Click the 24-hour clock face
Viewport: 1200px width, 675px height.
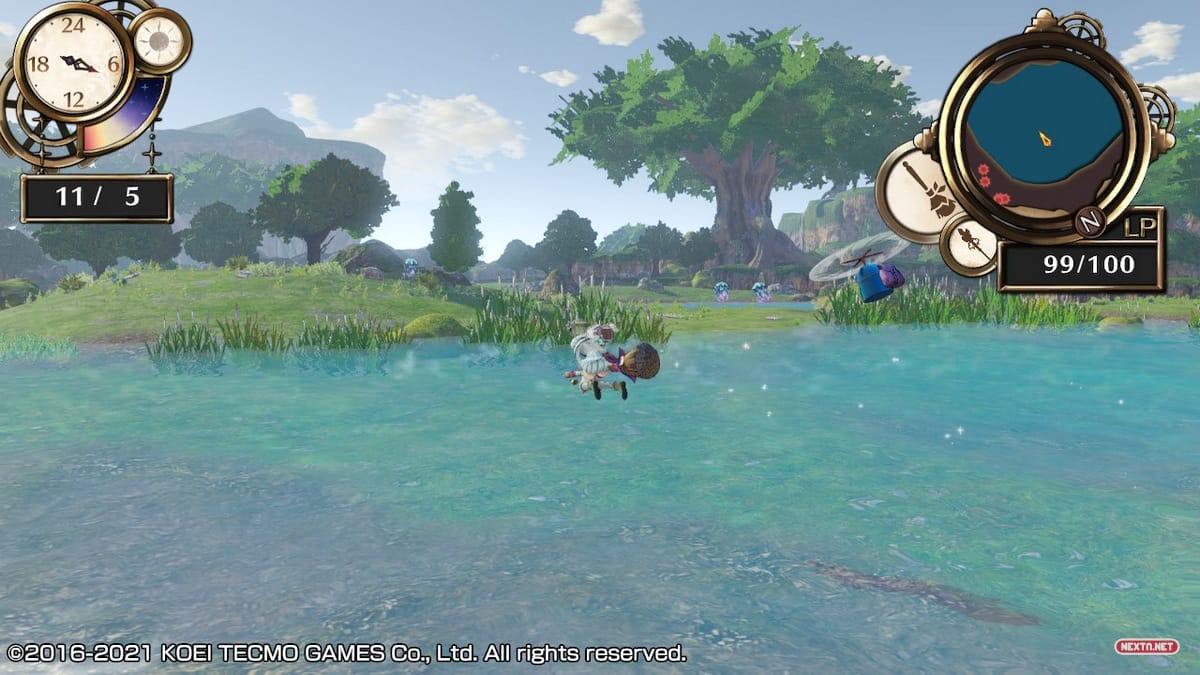point(73,62)
